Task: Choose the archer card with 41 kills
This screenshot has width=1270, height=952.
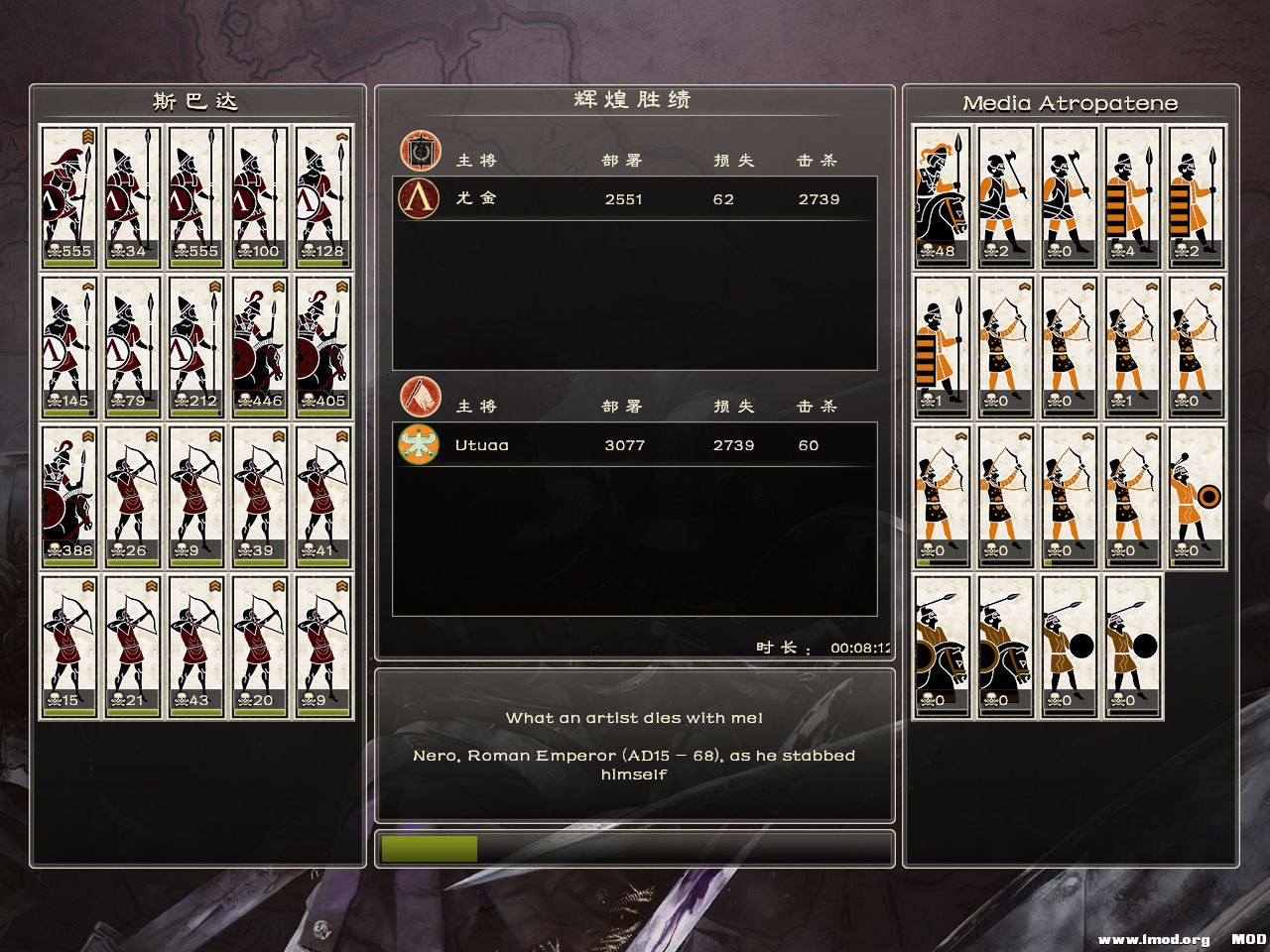Action: [322, 497]
